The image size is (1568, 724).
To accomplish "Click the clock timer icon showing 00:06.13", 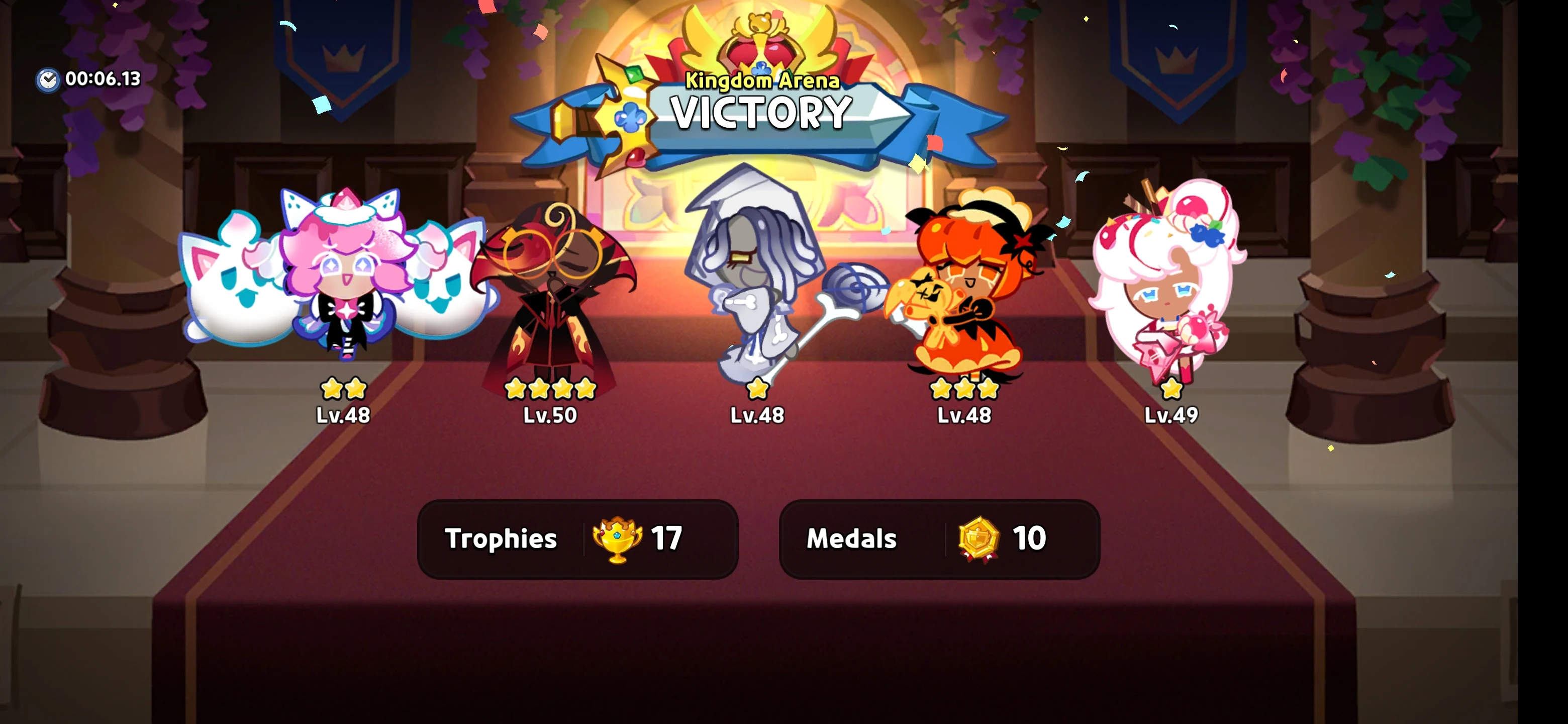I will (49, 78).
